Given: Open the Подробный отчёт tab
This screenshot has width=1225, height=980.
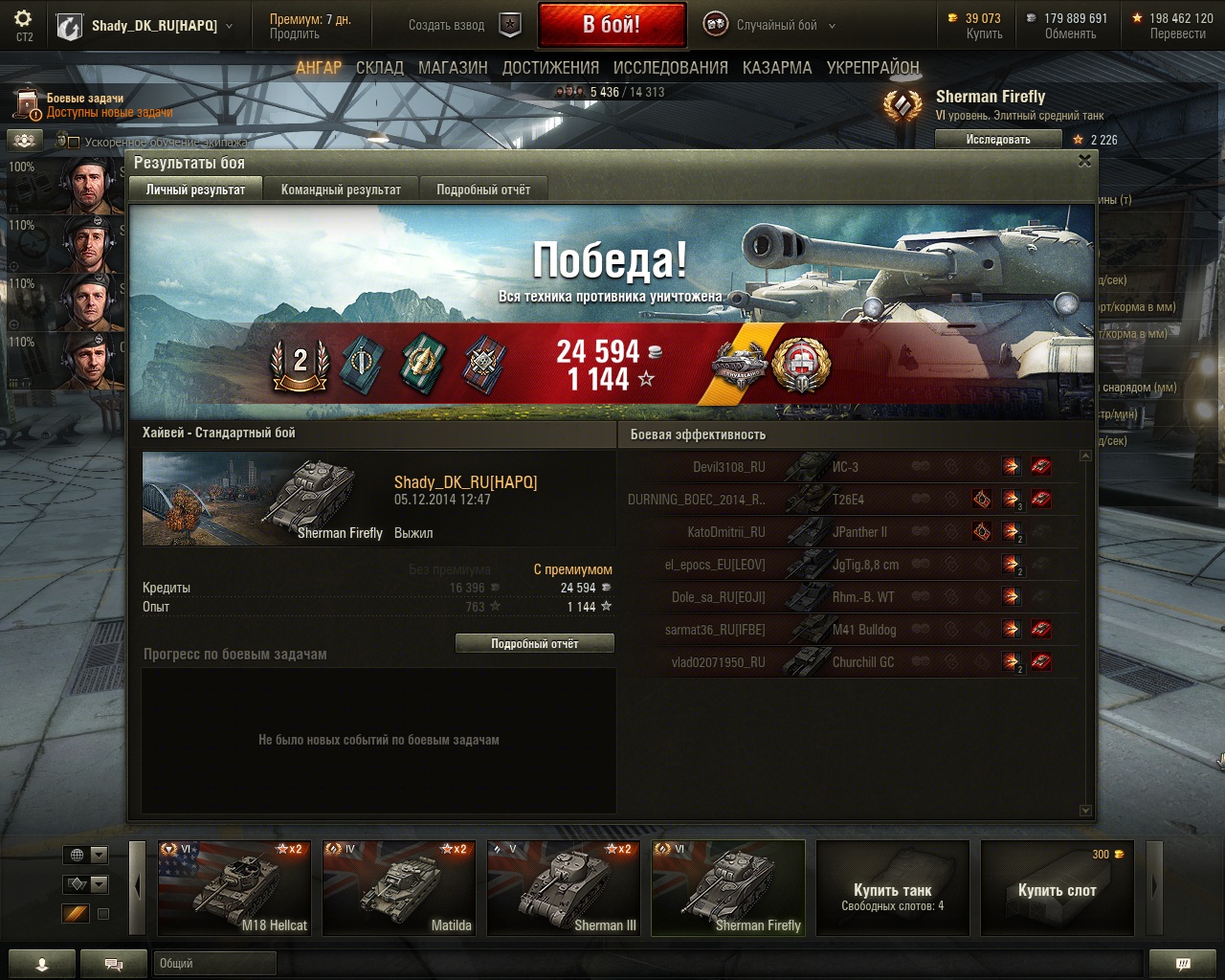Looking at the screenshot, I should point(483,189).
